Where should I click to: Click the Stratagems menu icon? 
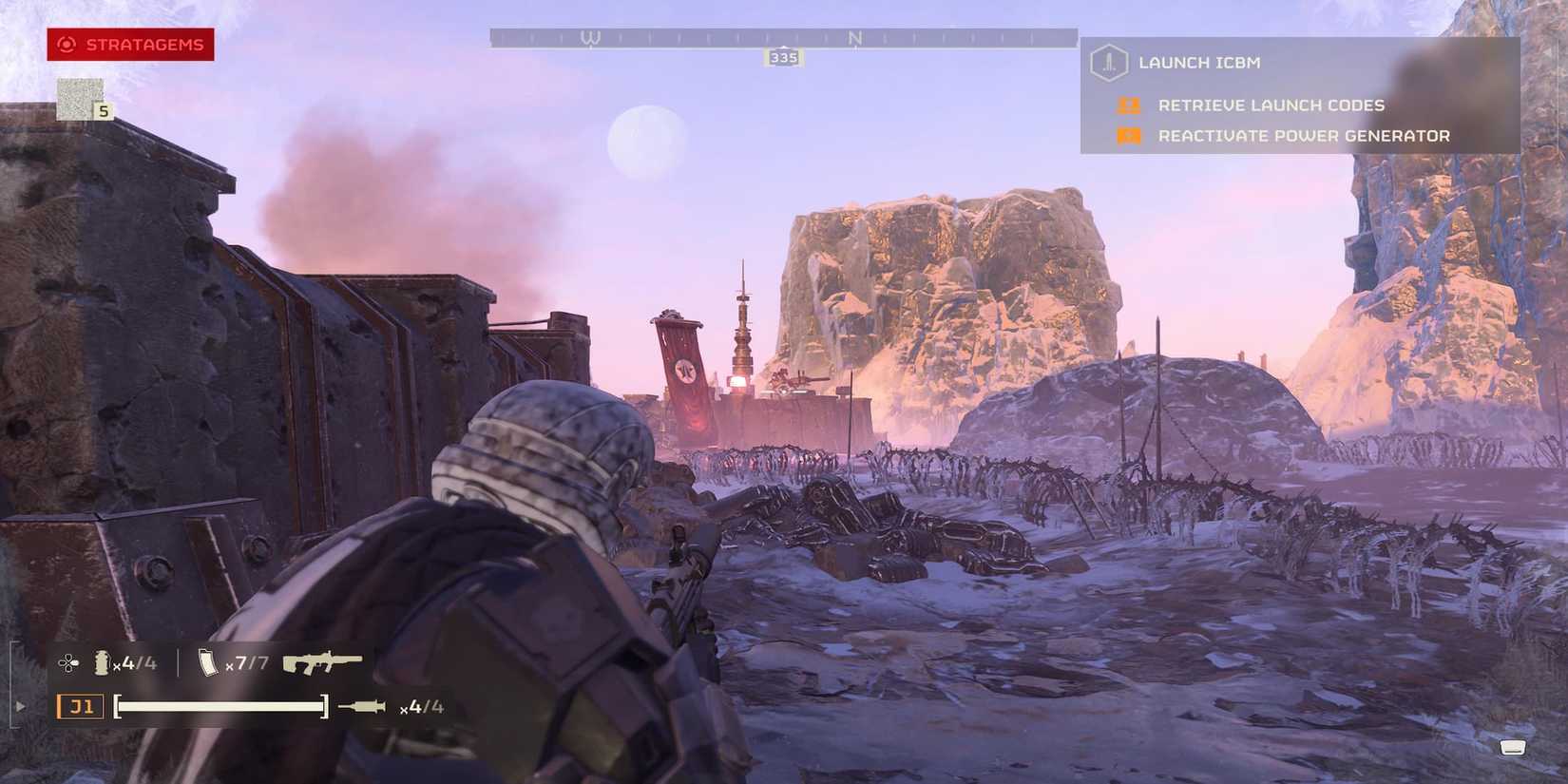tap(65, 44)
